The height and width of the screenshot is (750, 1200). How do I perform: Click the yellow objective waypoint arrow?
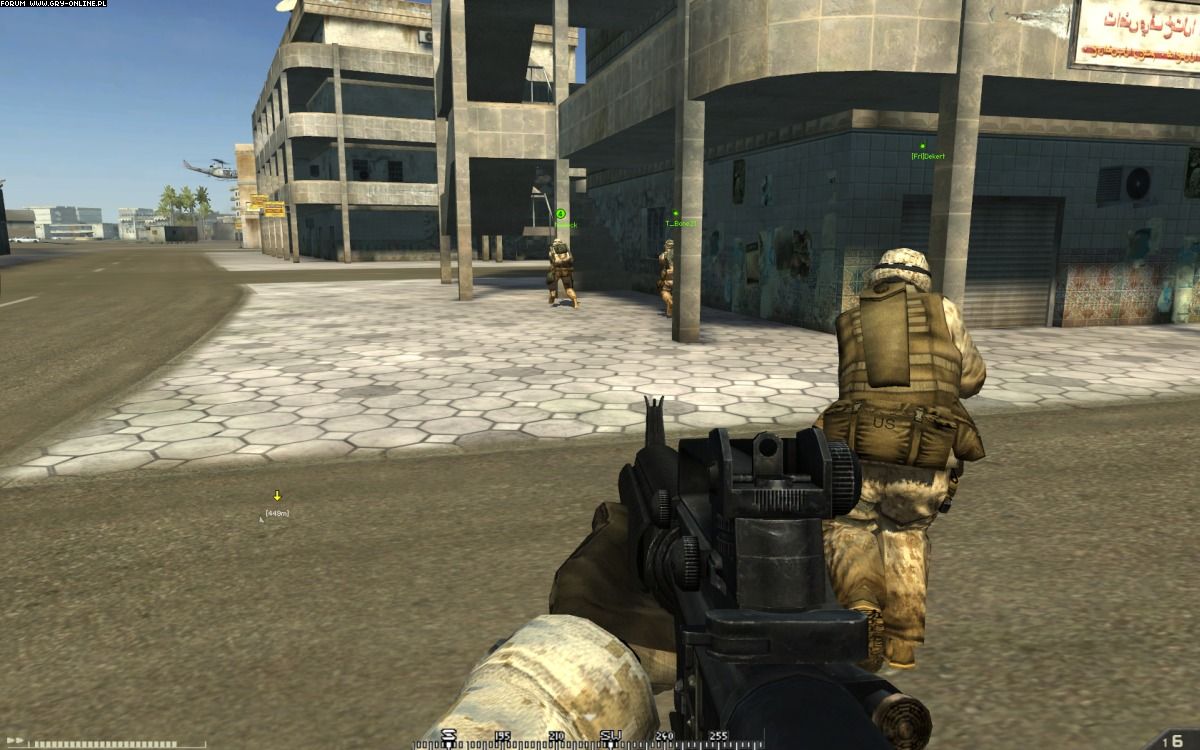coord(277,496)
